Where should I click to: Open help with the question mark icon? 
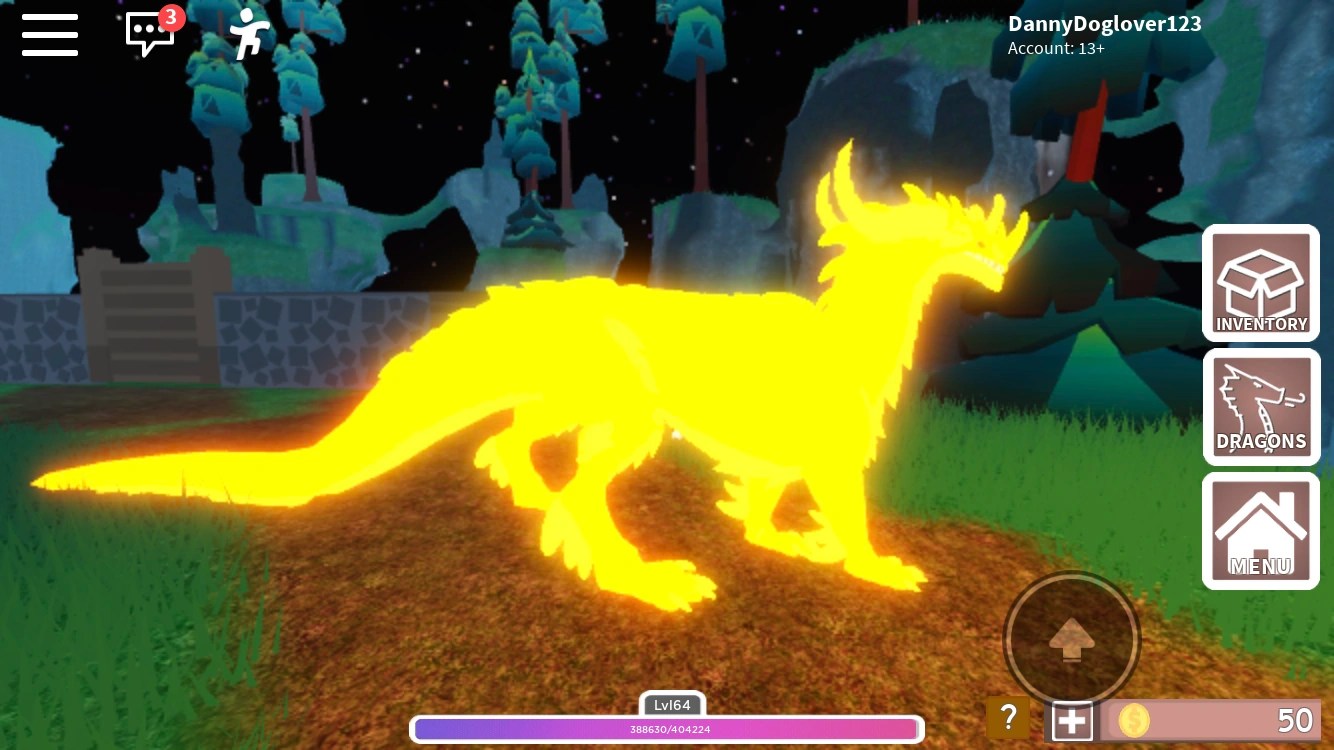point(1008,717)
